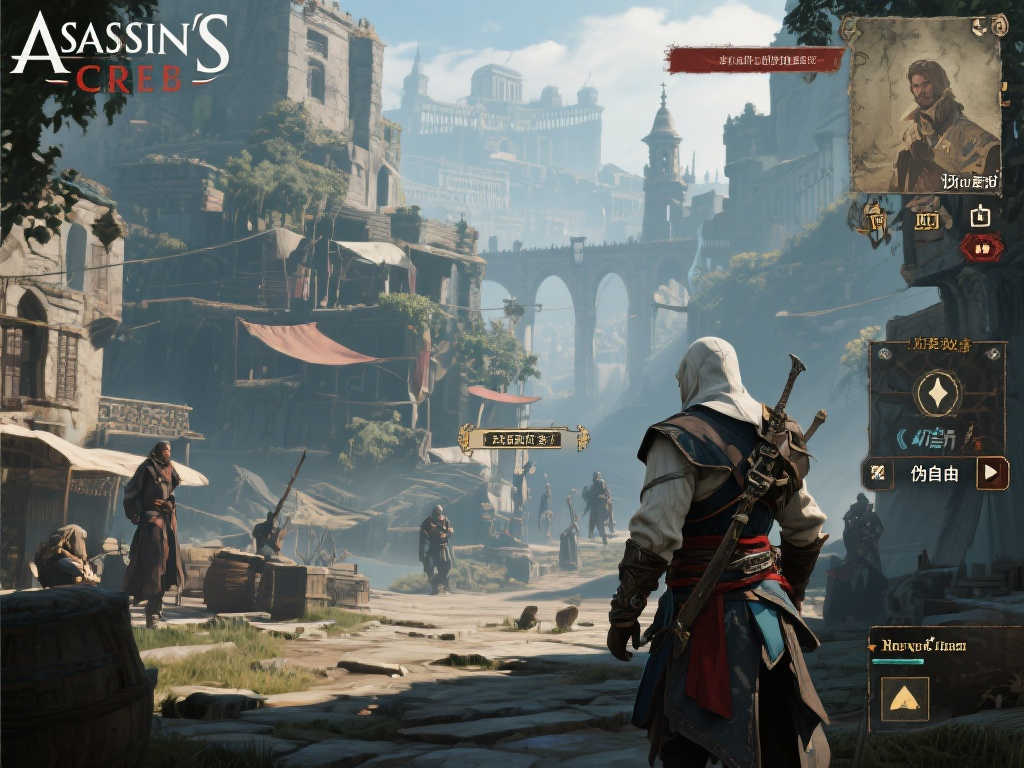Open the white square icon under portrait
This screenshot has height=768, width=1024.
[x=980, y=216]
